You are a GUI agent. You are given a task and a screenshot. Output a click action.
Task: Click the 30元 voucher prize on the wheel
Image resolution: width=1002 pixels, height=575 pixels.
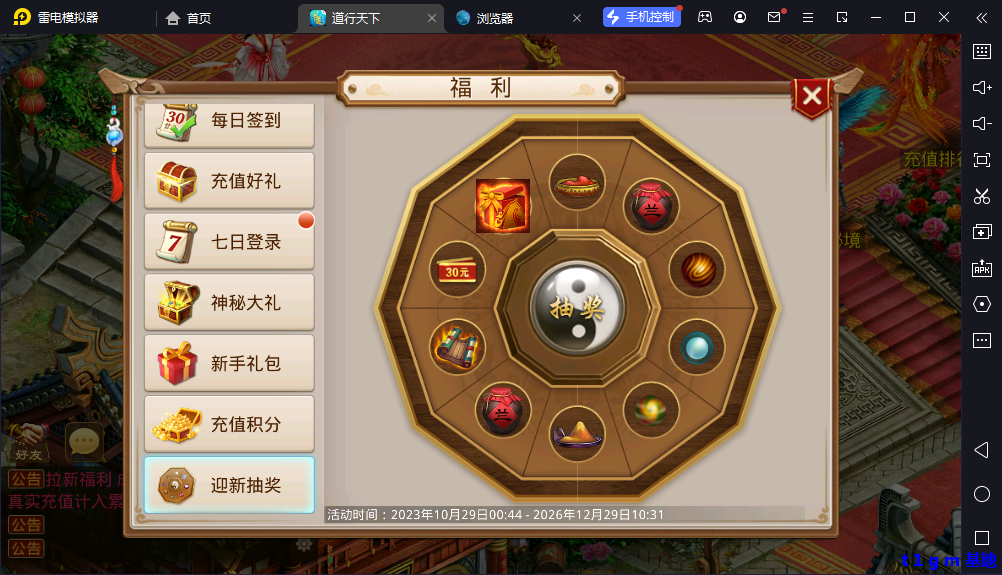pos(457,271)
